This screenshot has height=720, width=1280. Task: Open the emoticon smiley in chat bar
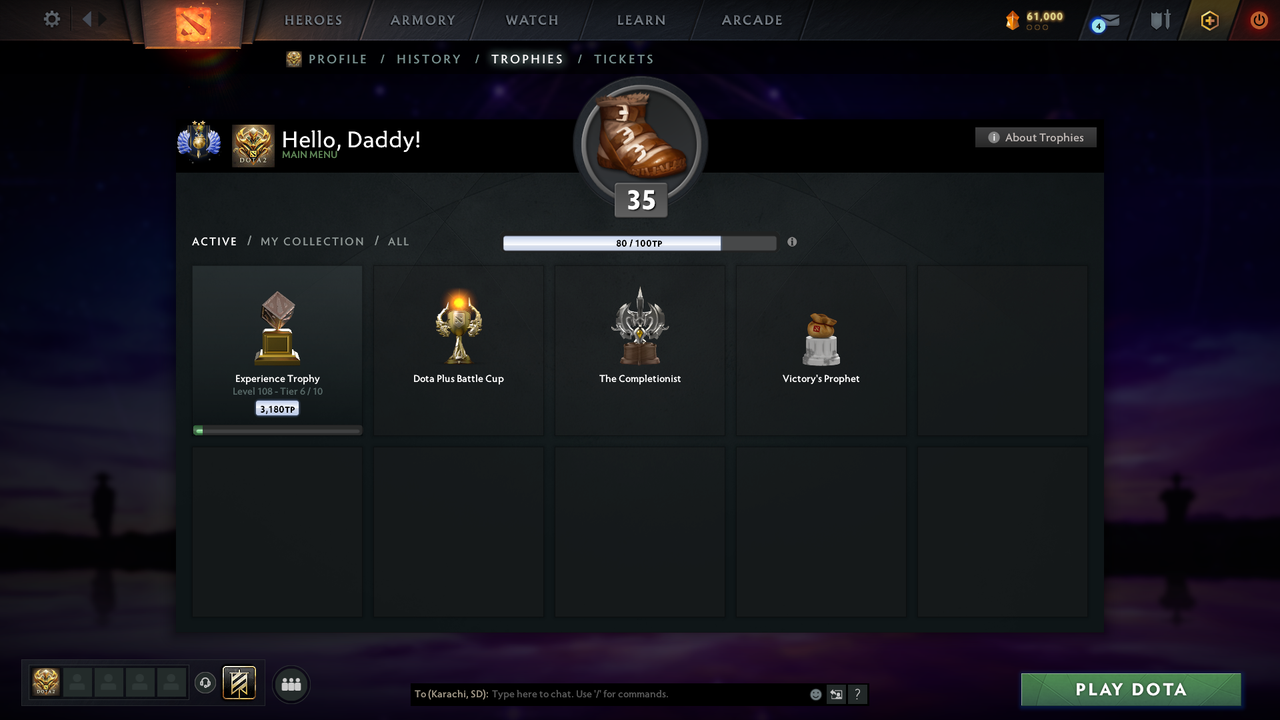coord(815,693)
